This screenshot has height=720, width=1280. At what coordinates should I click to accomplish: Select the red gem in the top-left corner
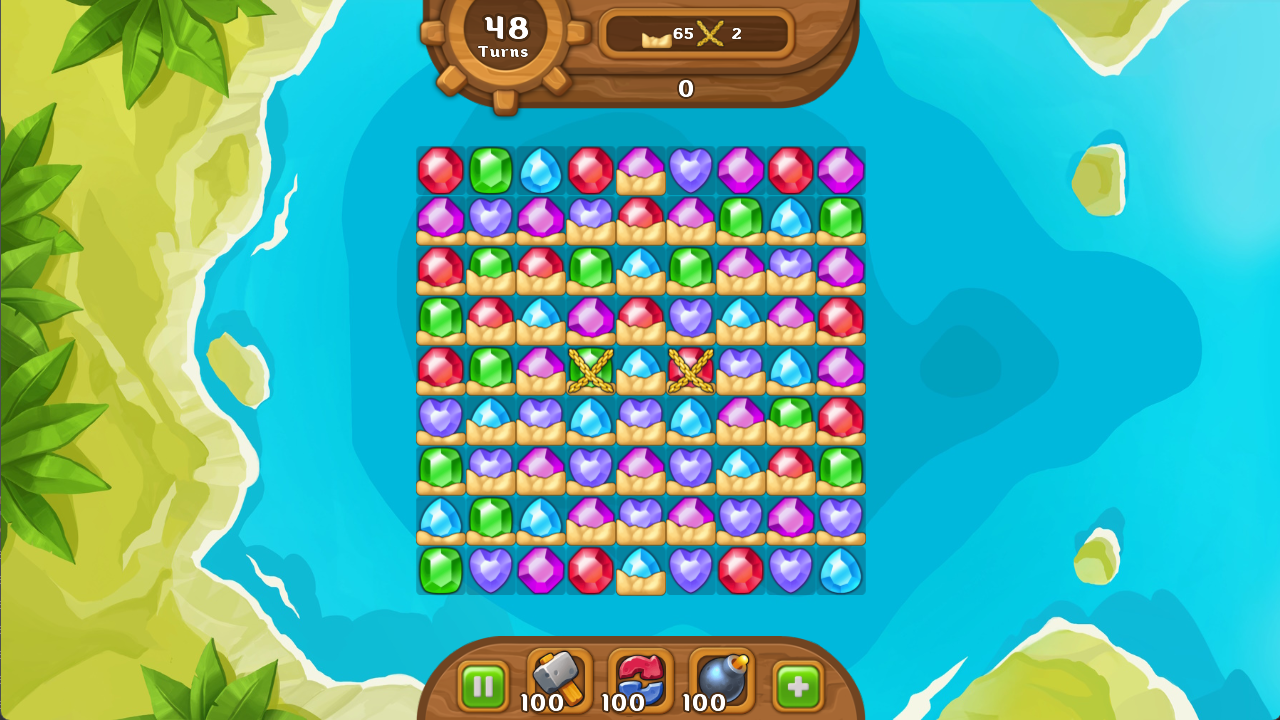click(440, 170)
